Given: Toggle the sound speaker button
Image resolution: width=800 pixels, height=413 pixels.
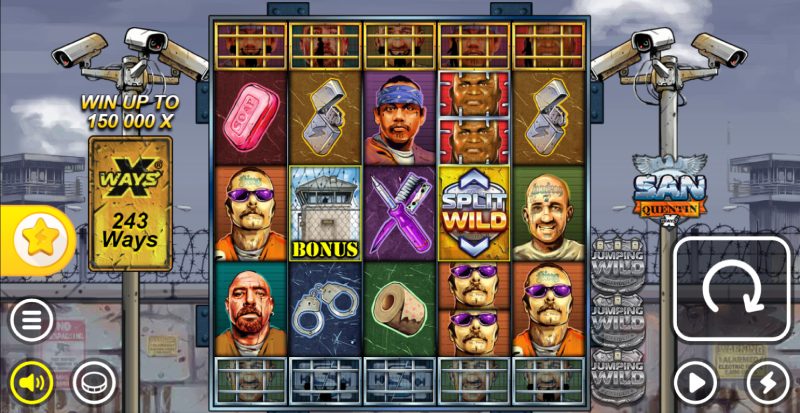Looking at the screenshot, I should [x=32, y=381].
